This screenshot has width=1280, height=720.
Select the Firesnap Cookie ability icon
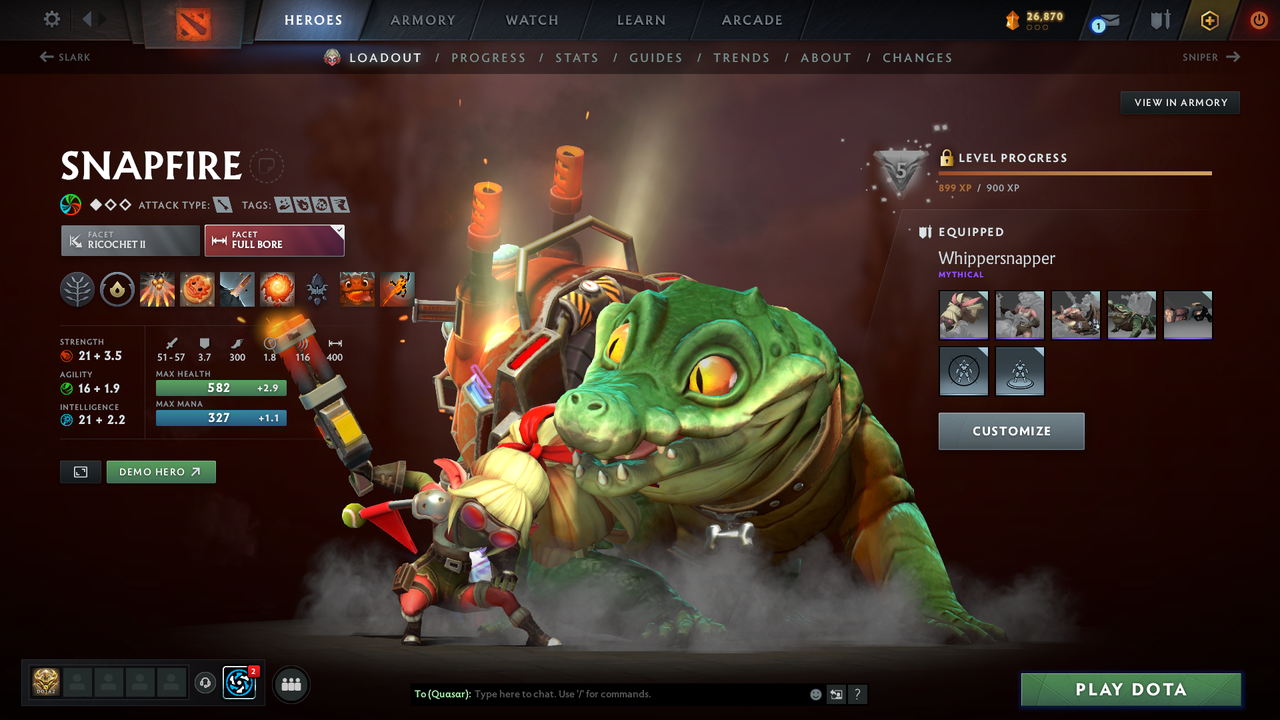coord(197,289)
